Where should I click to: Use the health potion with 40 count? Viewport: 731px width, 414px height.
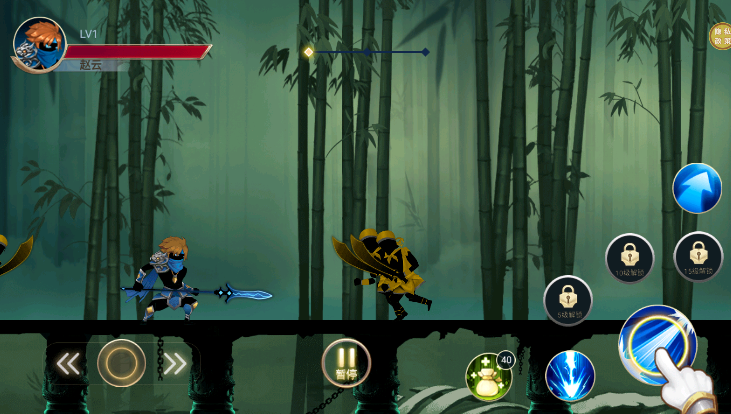pos(489,377)
